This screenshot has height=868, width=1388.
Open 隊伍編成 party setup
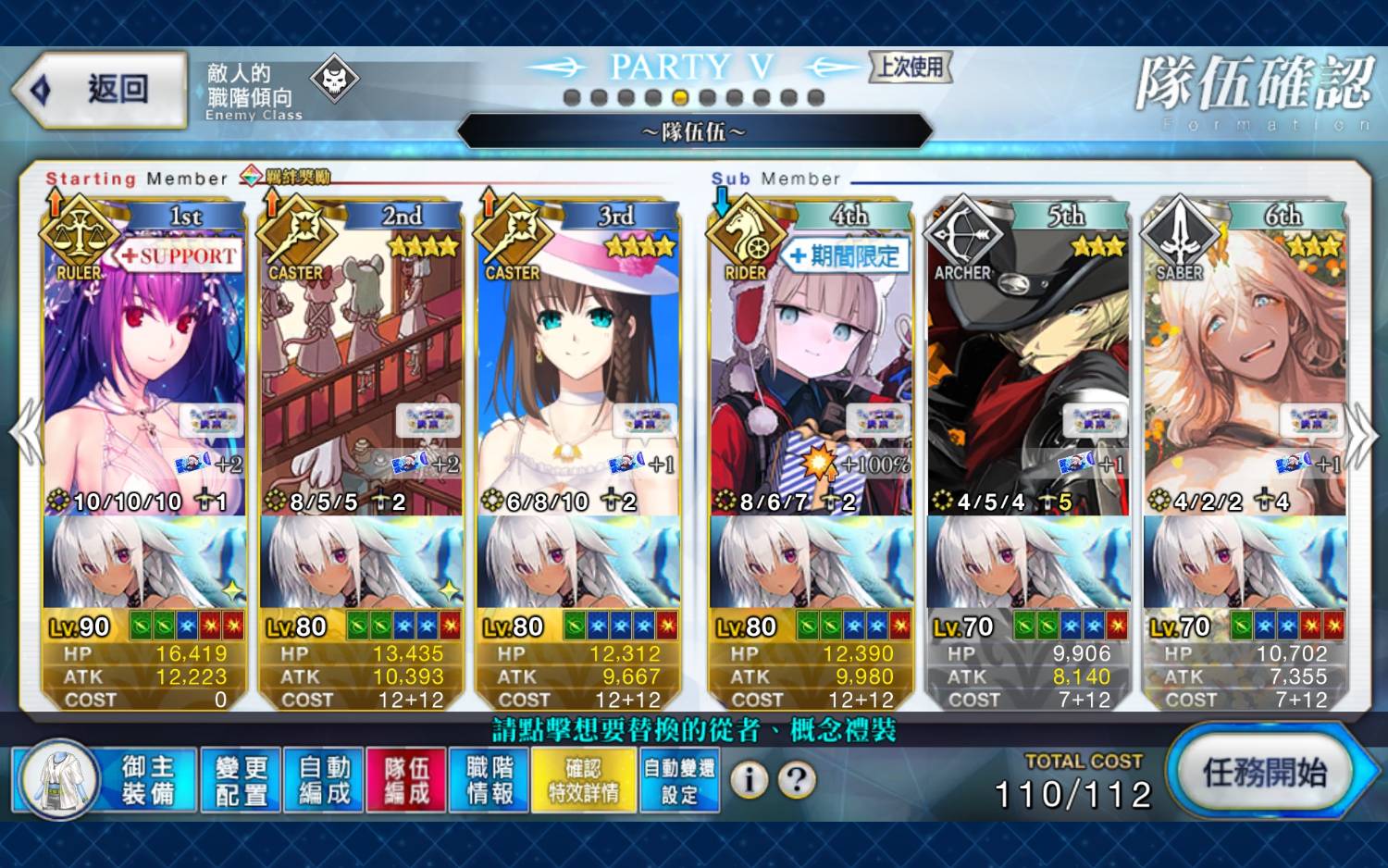[406, 780]
